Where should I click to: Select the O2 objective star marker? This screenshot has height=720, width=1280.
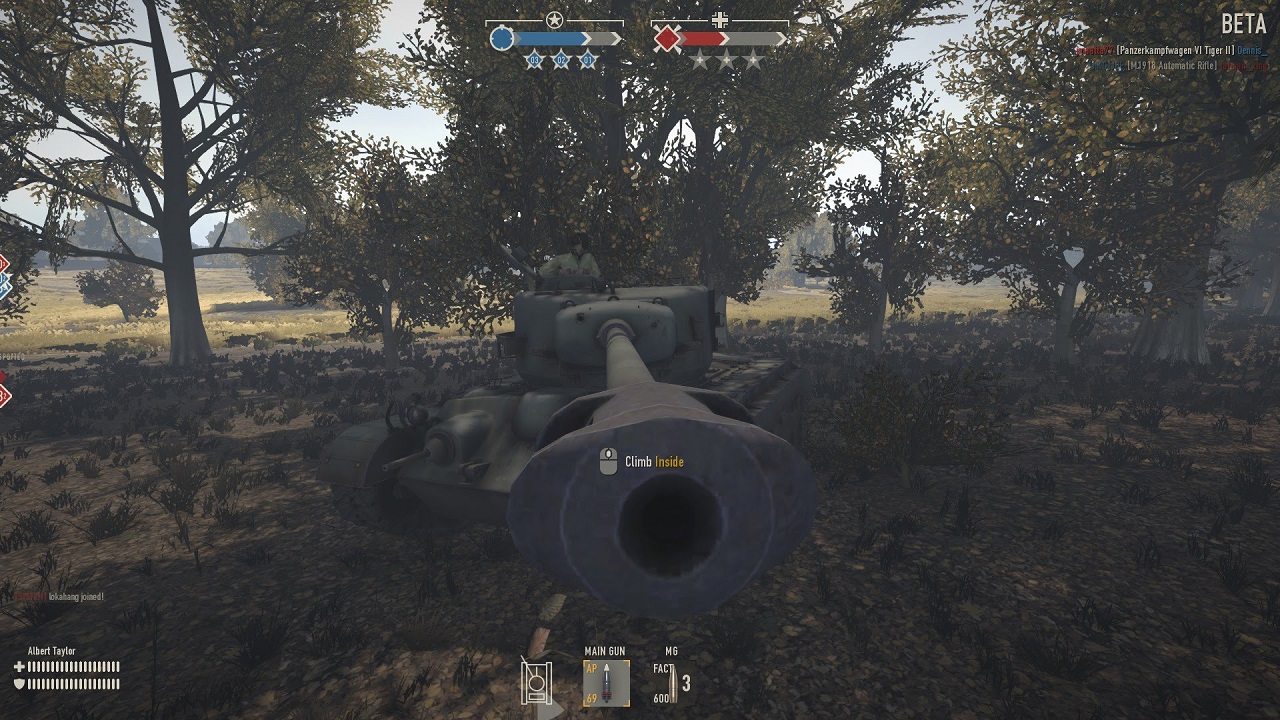[562, 61]
